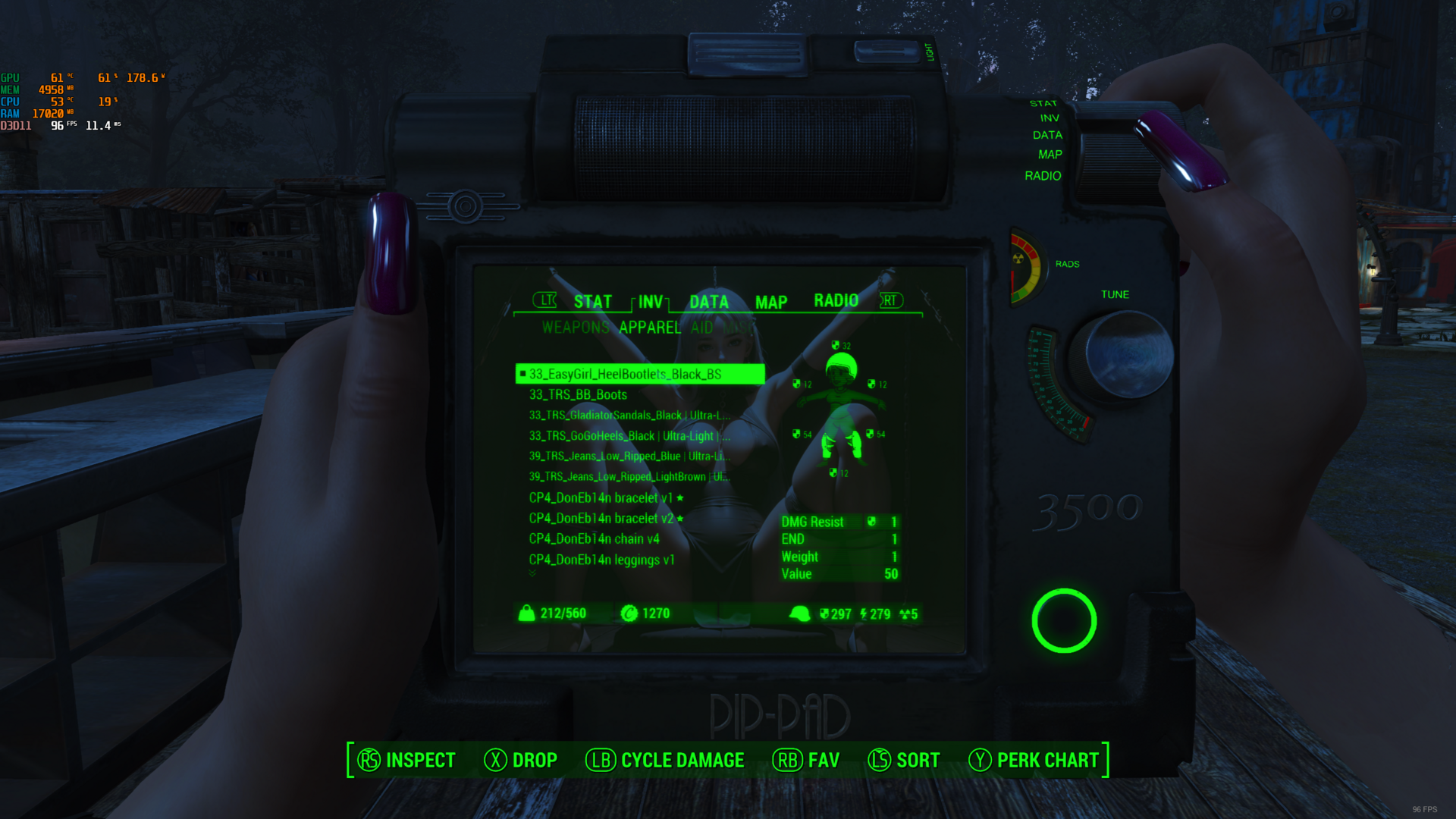The height and width of the screenshot is (819, 1456).
Task: Open the DATA tab
Action: [708, 301]
